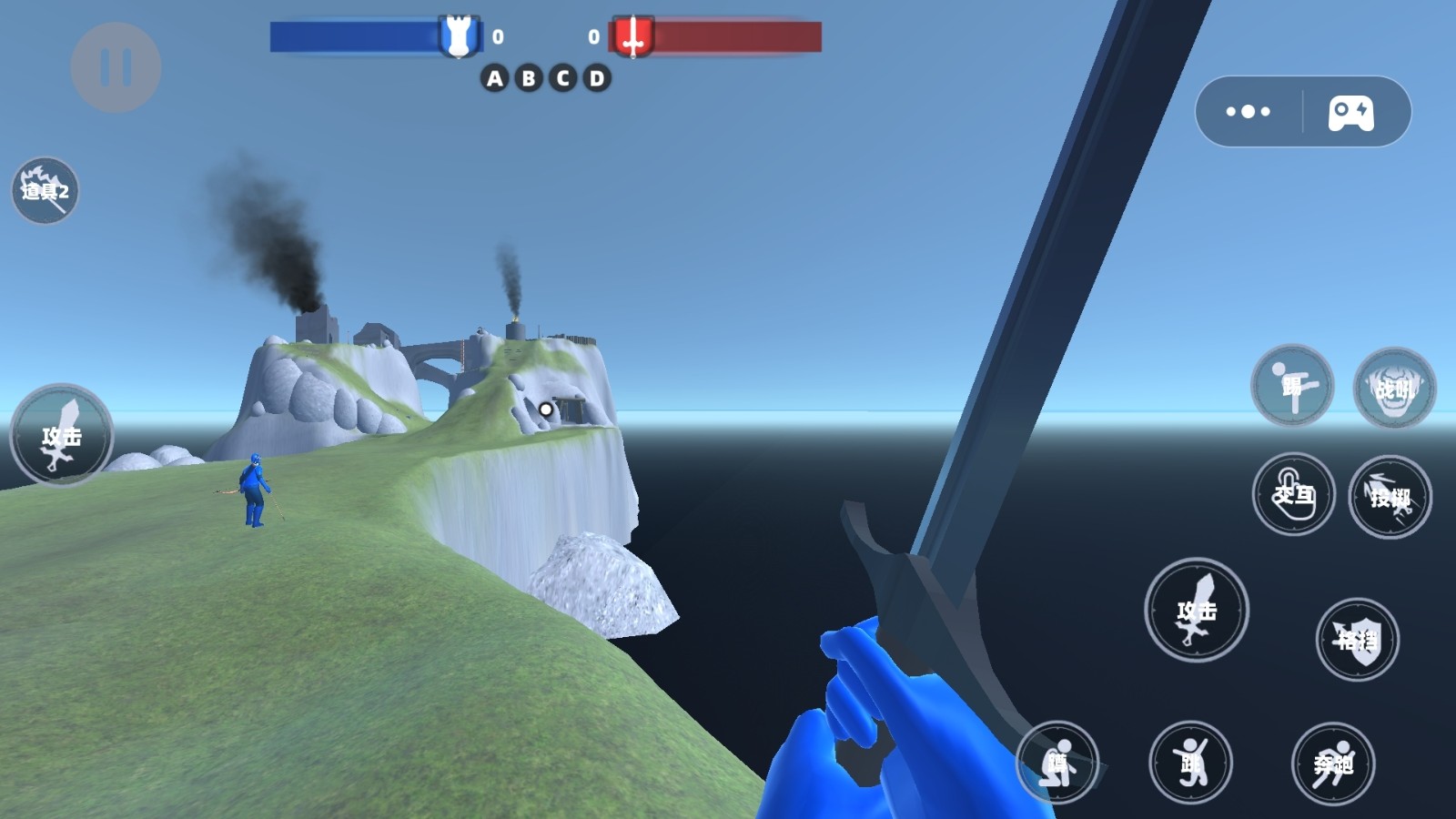Use the 道具2 item button
The image size is (1456, 819).
(x=45, y=191)
